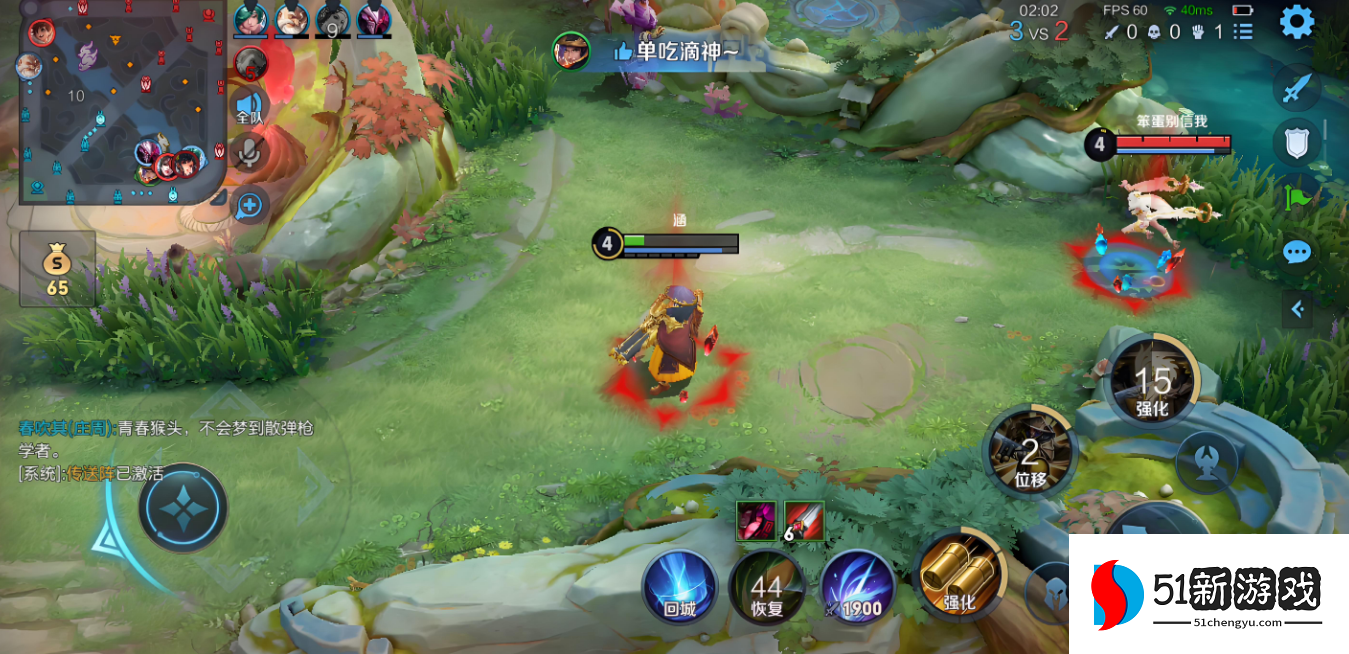
Task: Collapse the right-side signal panel arrow
Action: tap(1297, 310)
